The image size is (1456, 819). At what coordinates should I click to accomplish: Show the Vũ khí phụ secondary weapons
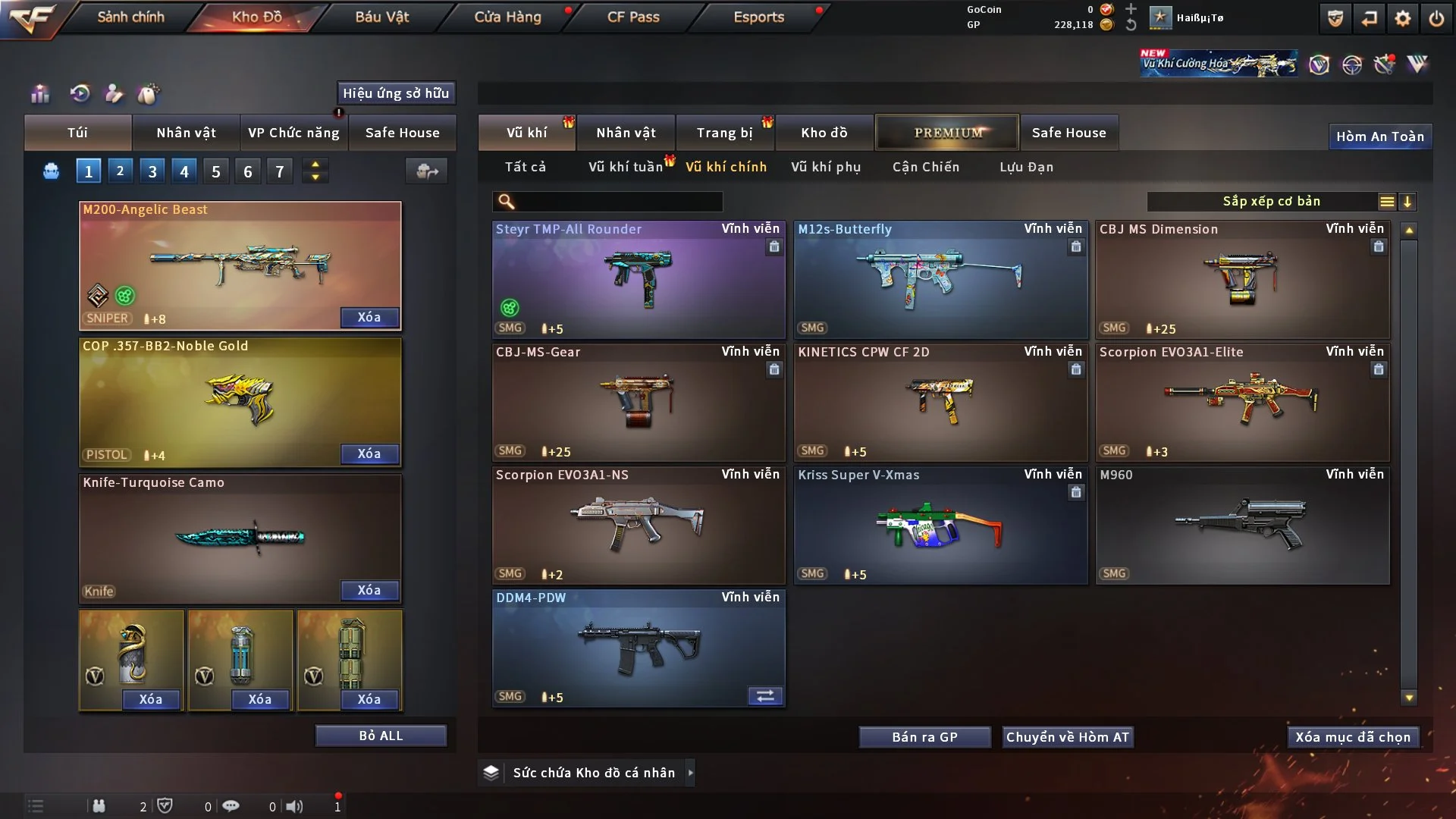click(825, 167)
